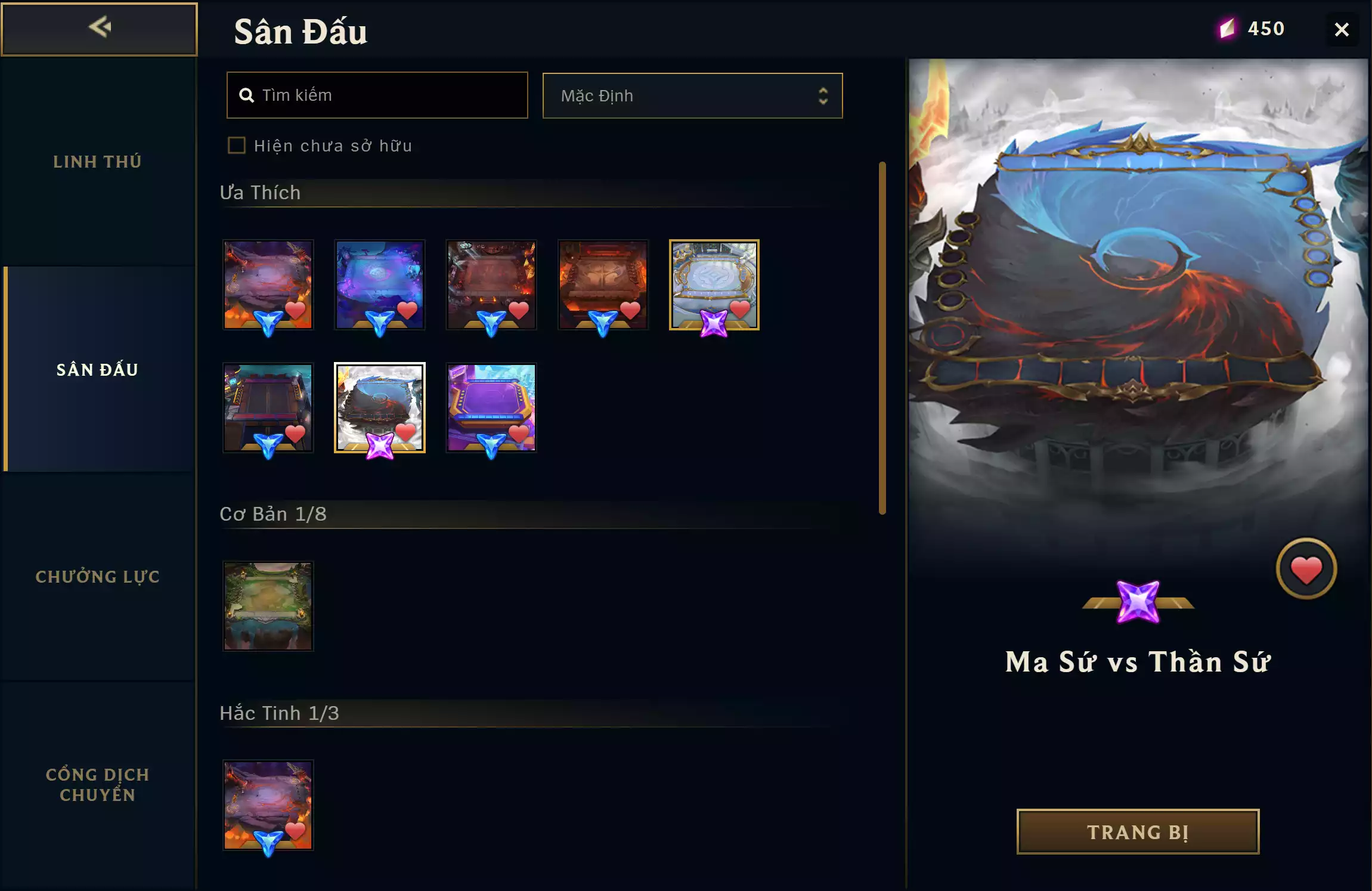Click the up-down chevron on the sort selector

point(822,95)
